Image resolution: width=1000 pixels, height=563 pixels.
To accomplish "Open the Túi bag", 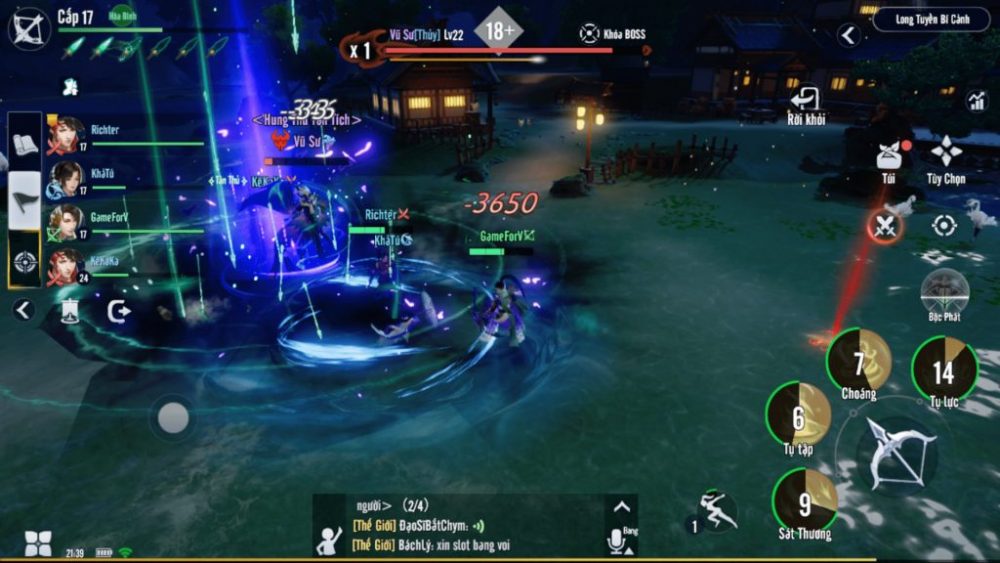I will tap(887, 157).
